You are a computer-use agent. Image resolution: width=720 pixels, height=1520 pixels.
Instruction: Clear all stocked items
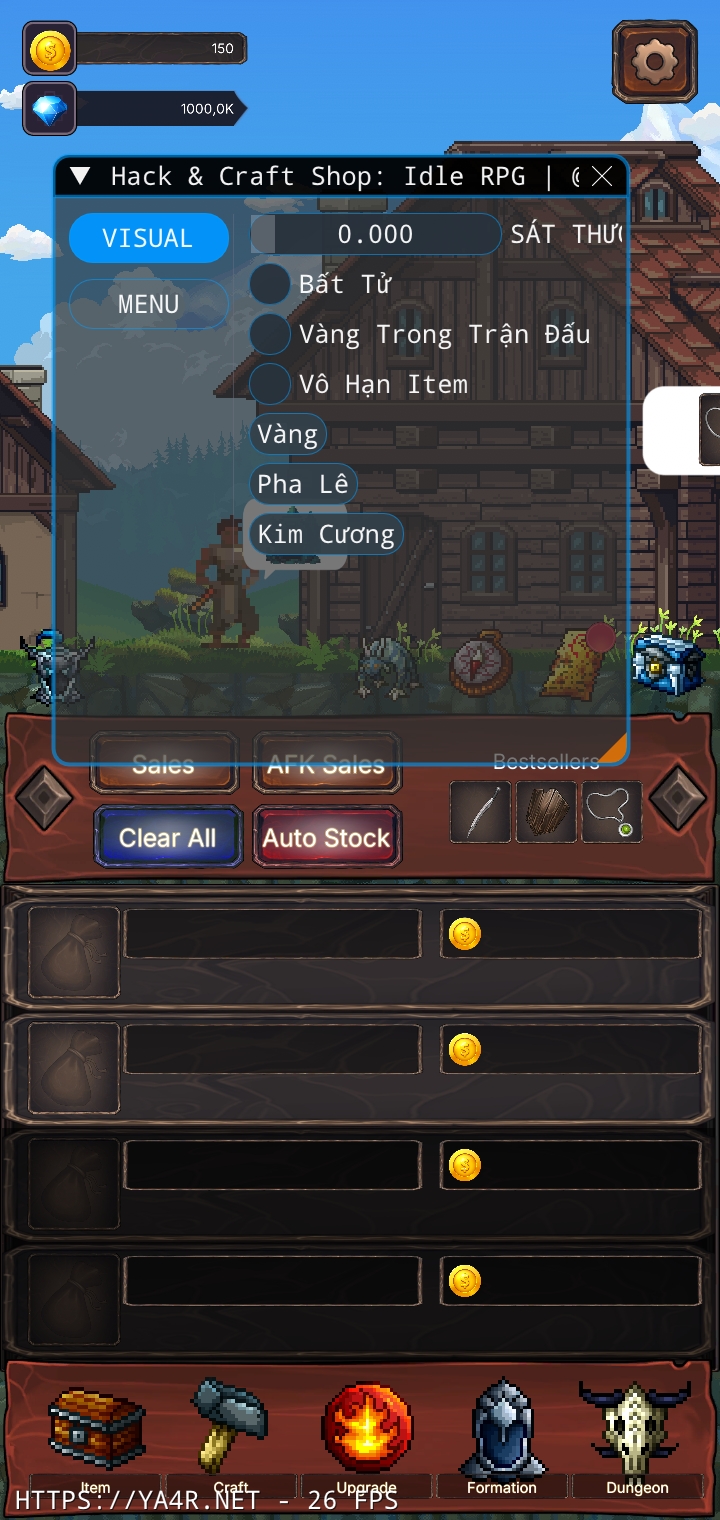coord(168,837)
